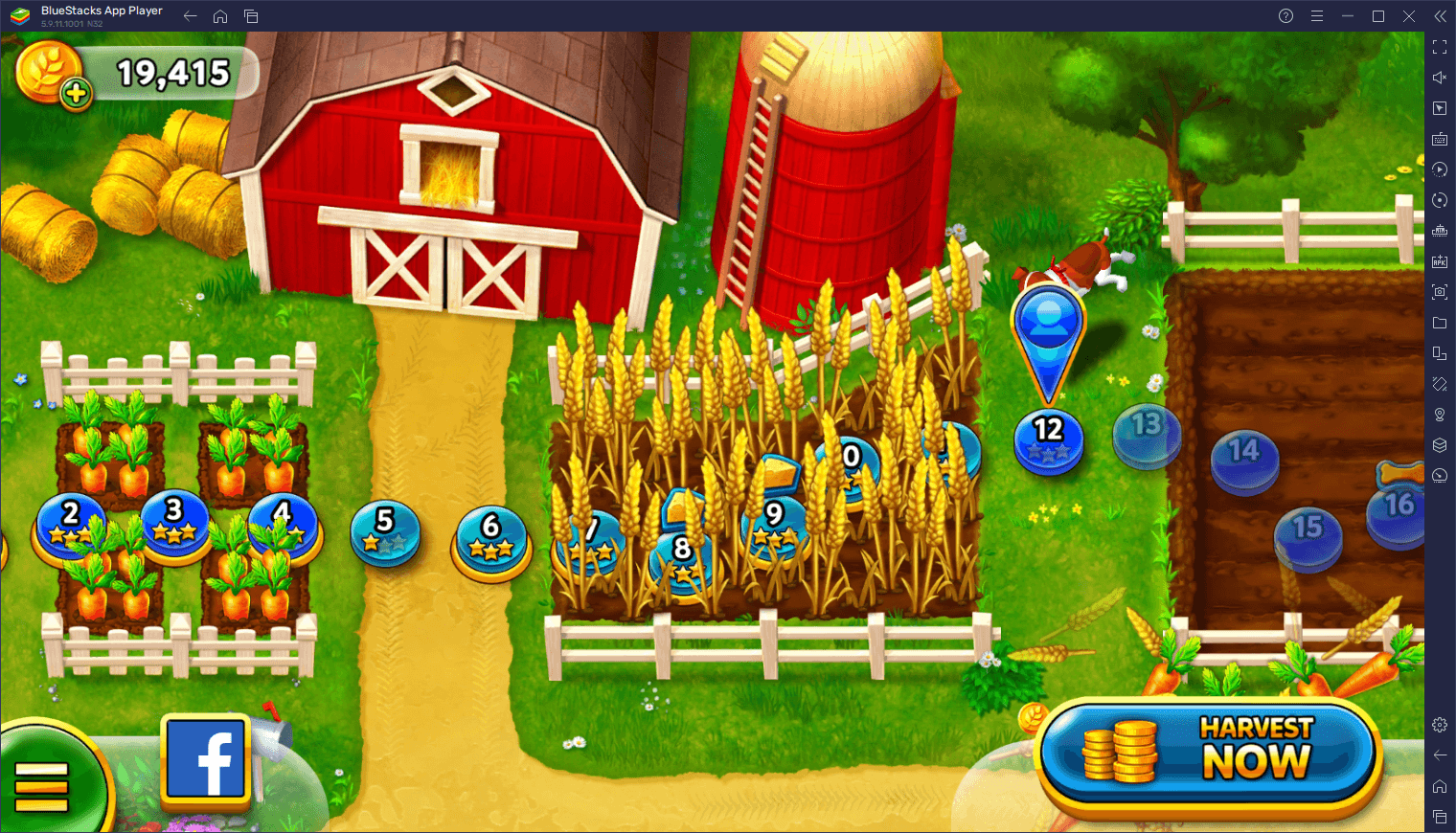The width and height of the screenshot is (1456, 833).
Task: Mute BlueStacks audio with volume icon
Action: coord(1440,77)
